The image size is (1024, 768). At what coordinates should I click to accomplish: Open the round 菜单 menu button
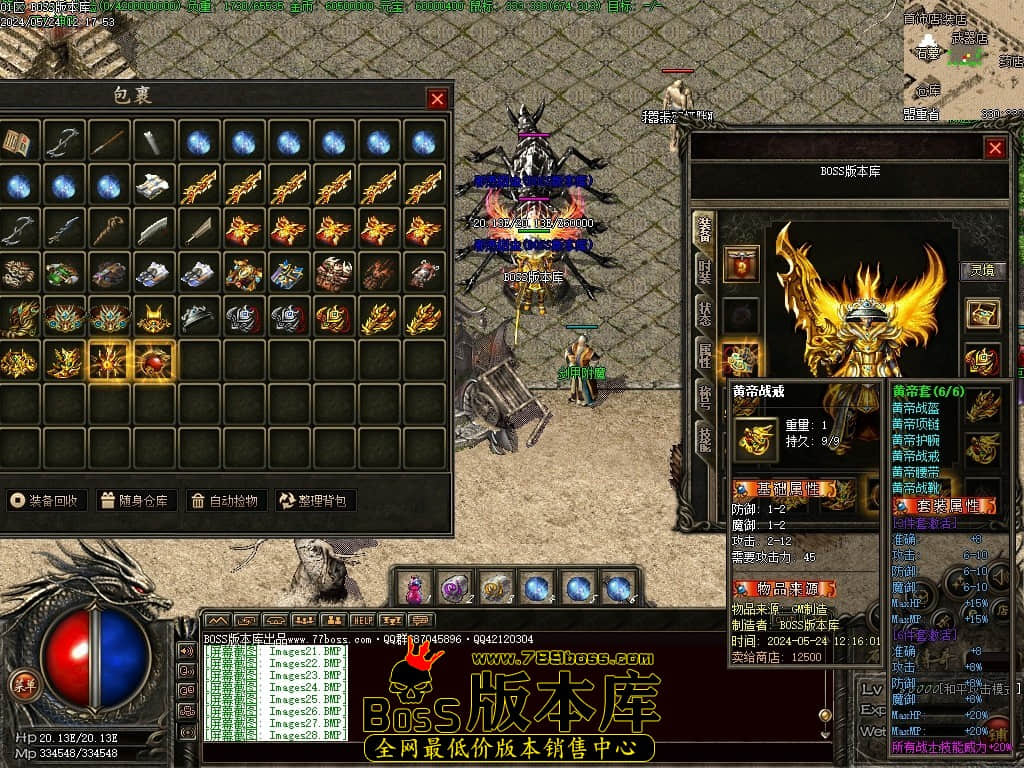[x=23, y=684]
